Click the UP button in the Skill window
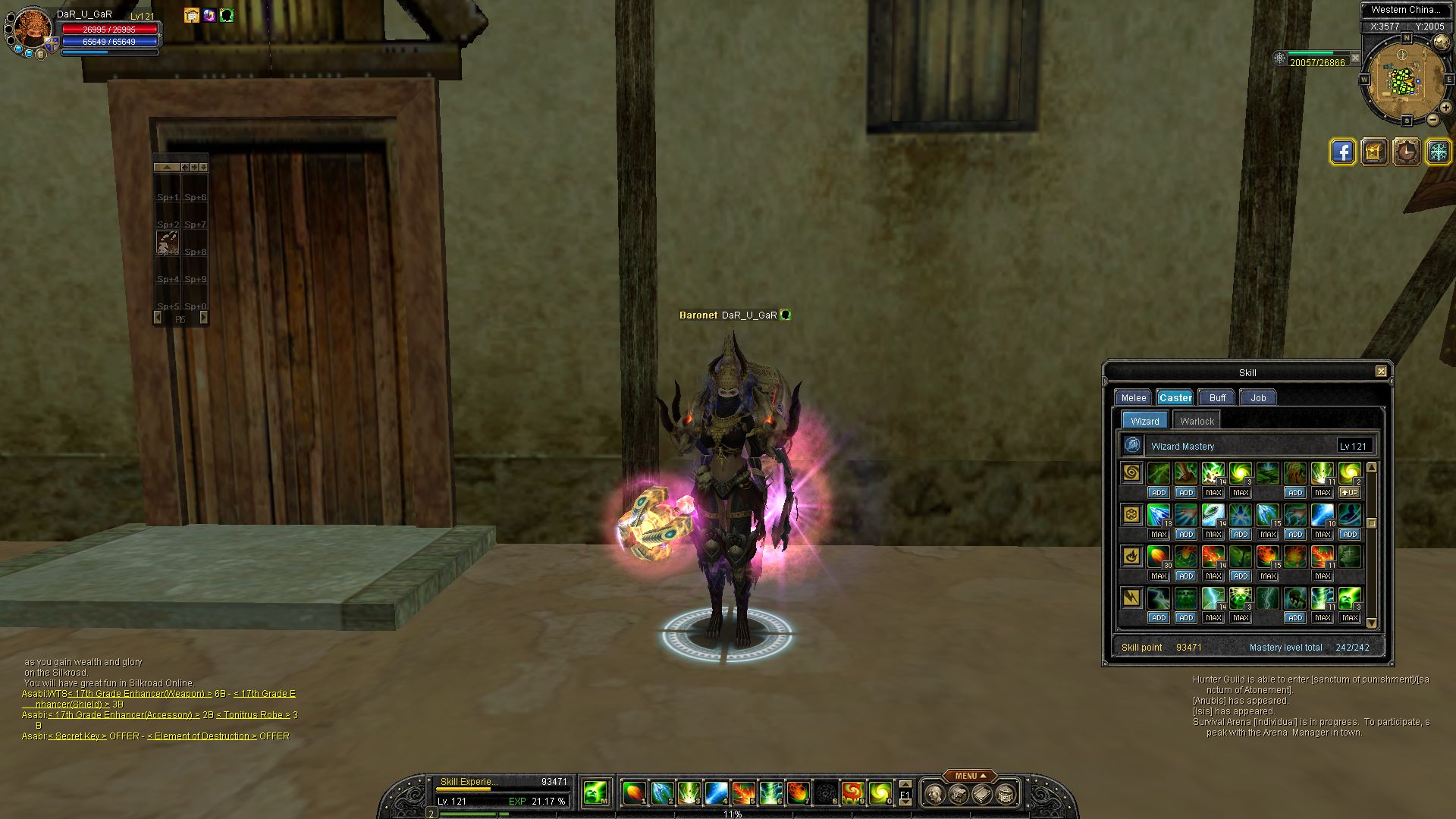 click(1349, 492)
